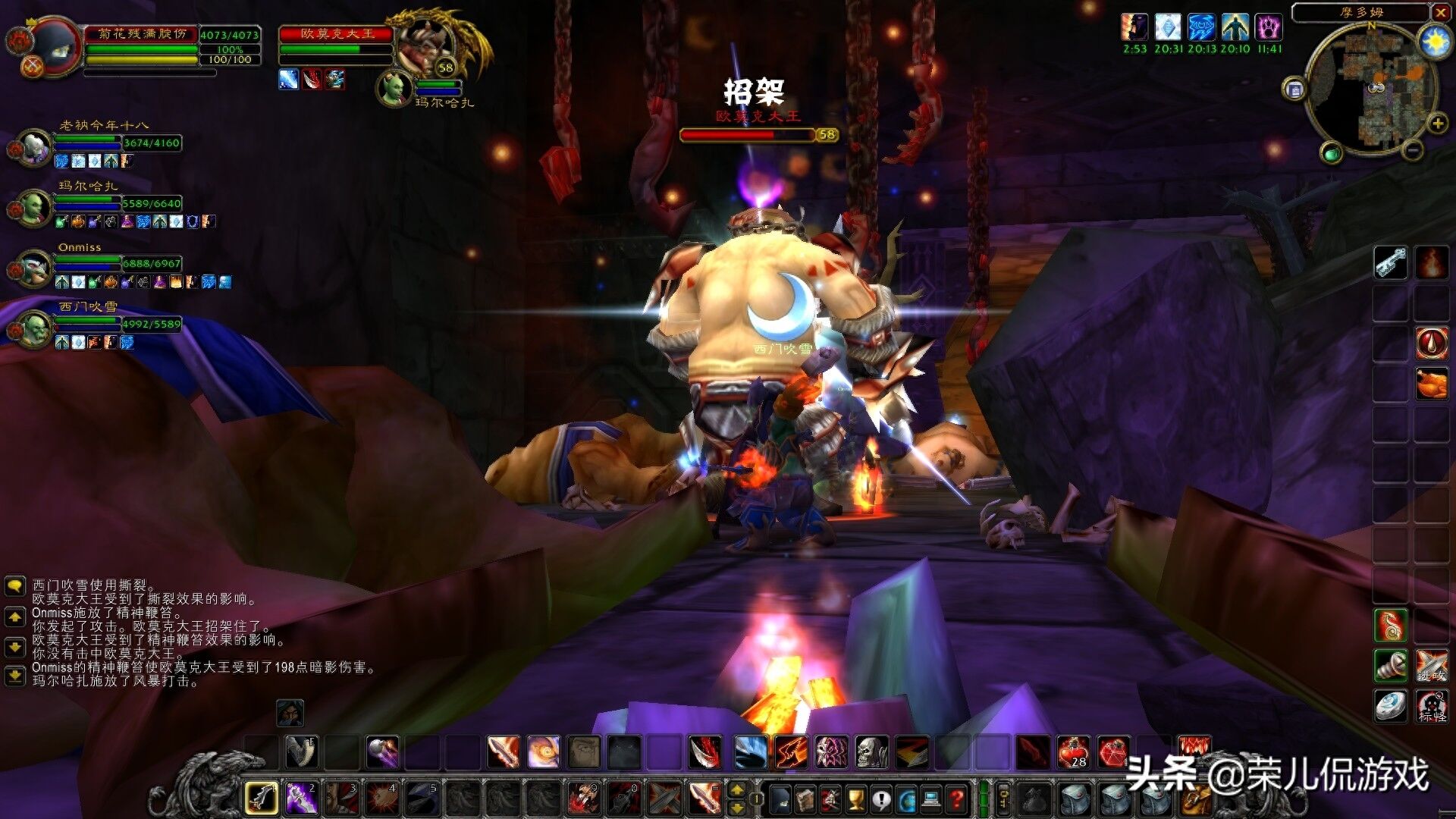
Task: Open the spellbook micro button
Action: (805, 799)
